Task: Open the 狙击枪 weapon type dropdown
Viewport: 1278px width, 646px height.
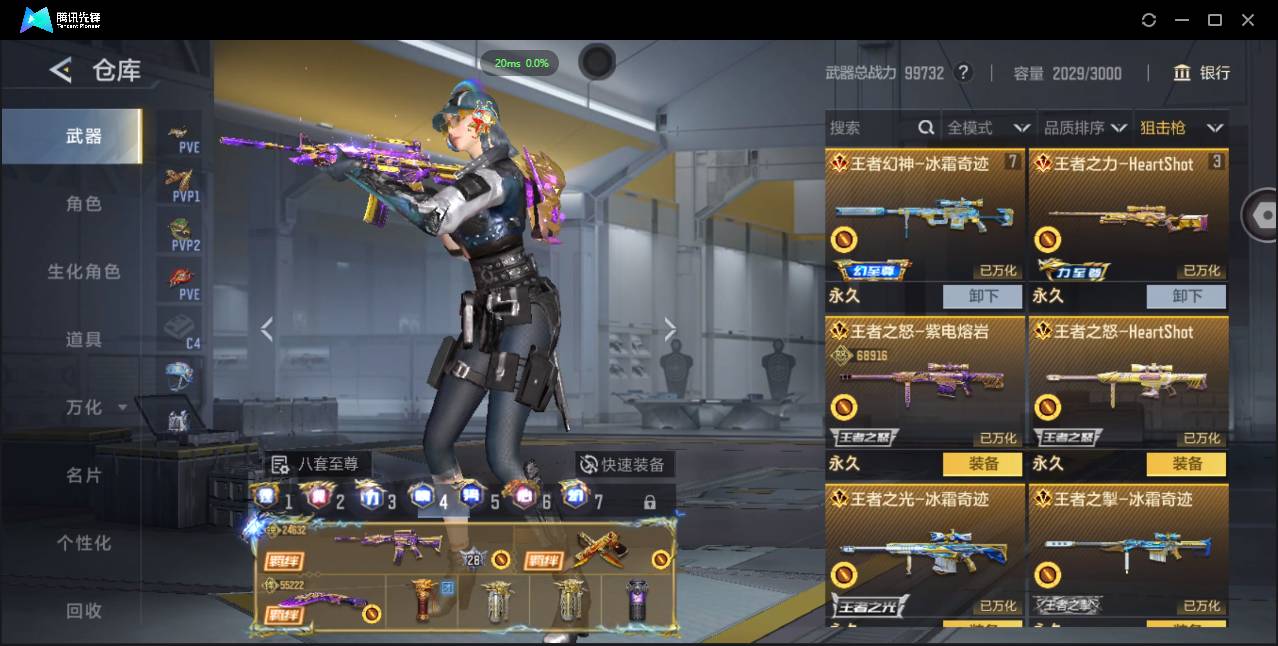Action: pyautogui.click(x=1181, y=128)
